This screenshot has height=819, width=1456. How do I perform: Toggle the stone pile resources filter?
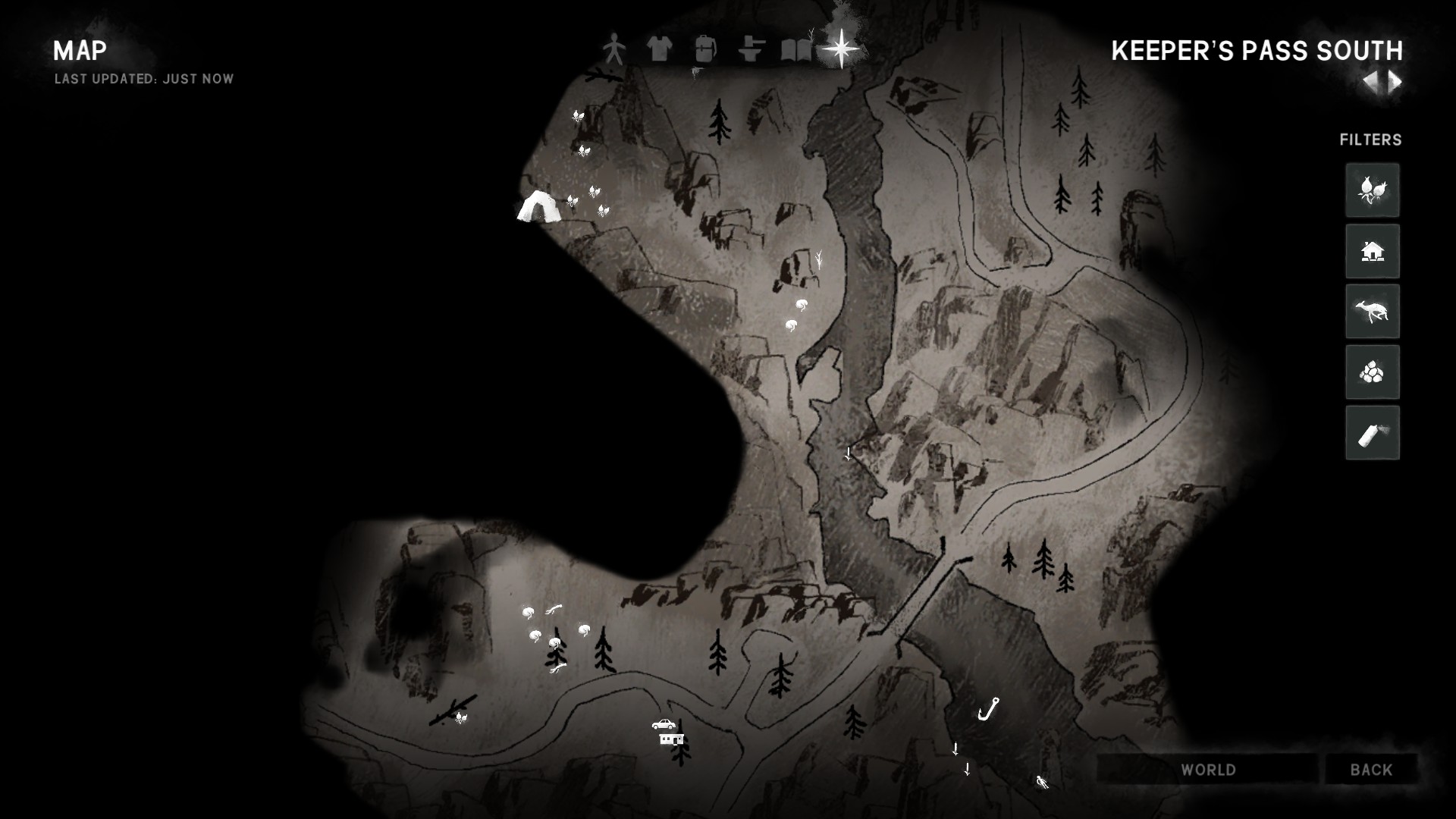click(1372, 372)
